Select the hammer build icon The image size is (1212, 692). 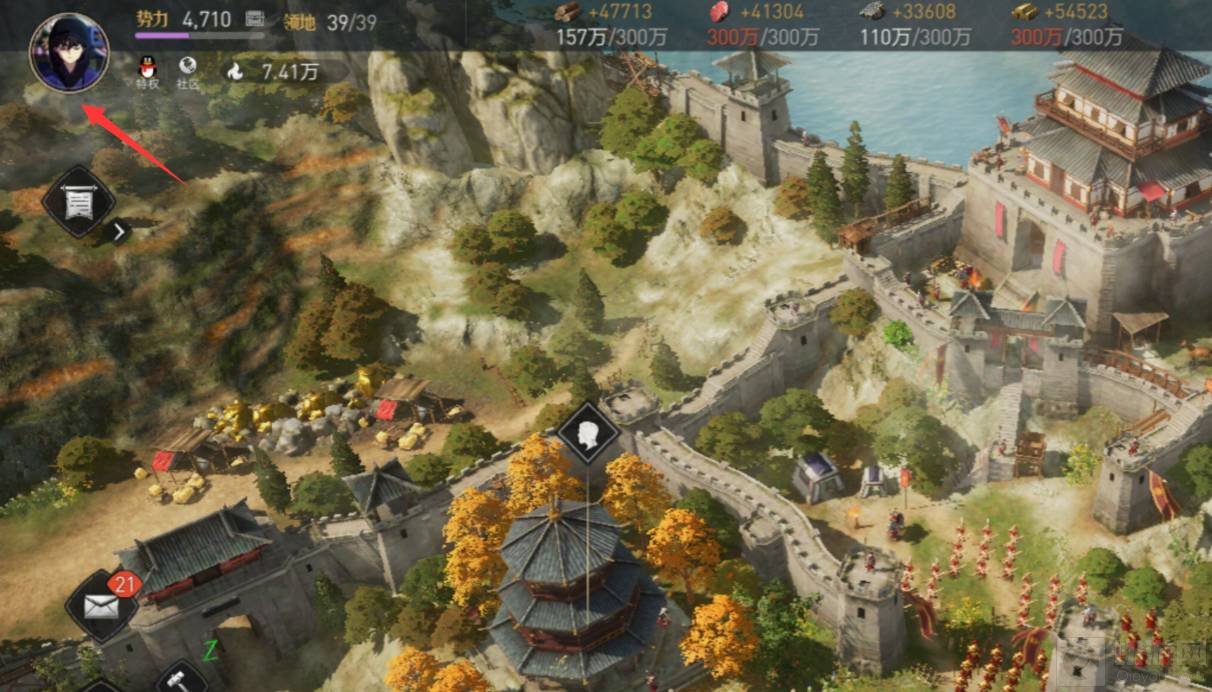click(181, 680)
